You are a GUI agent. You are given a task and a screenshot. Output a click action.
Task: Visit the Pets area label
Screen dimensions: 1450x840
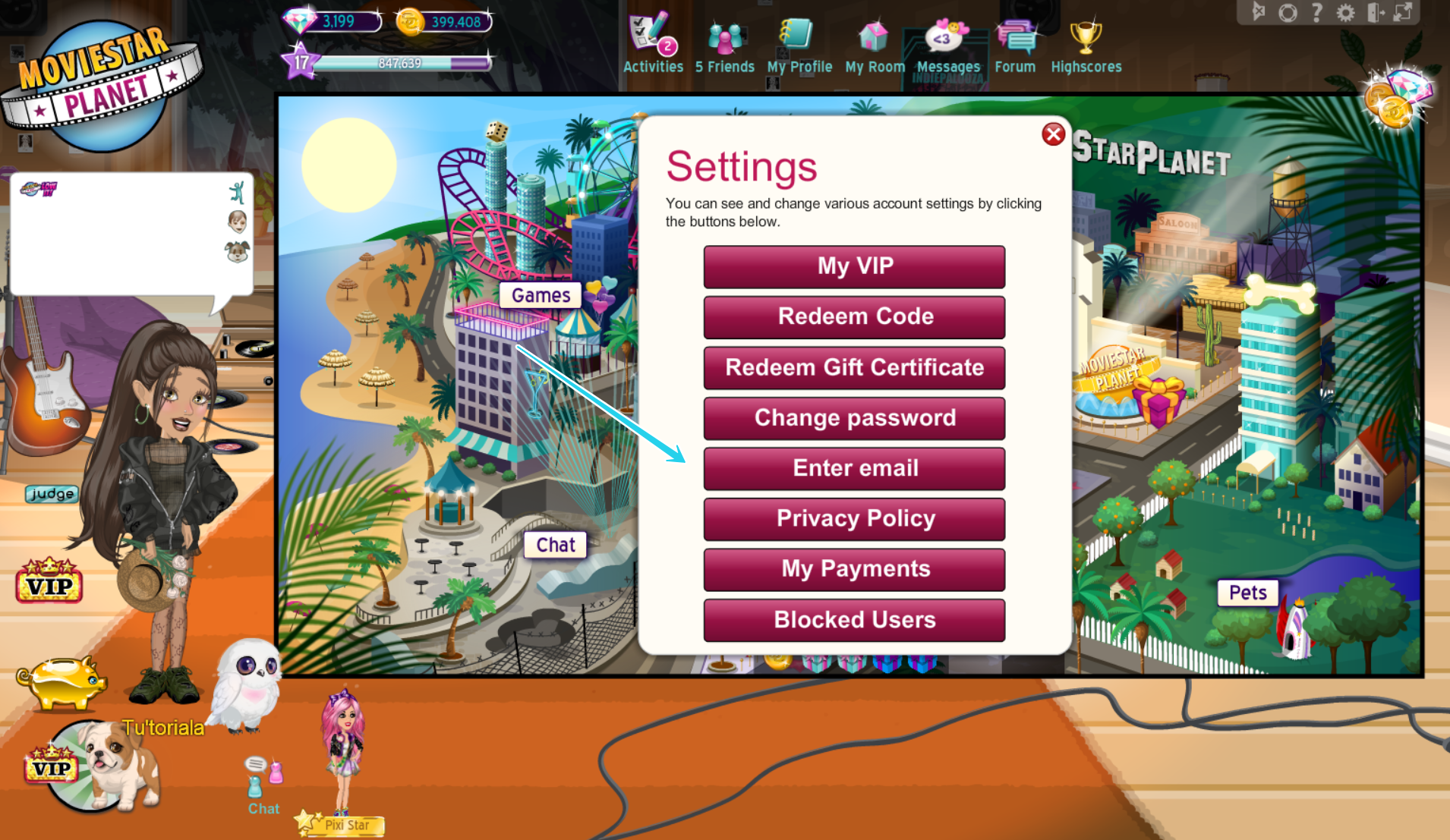1248,593
